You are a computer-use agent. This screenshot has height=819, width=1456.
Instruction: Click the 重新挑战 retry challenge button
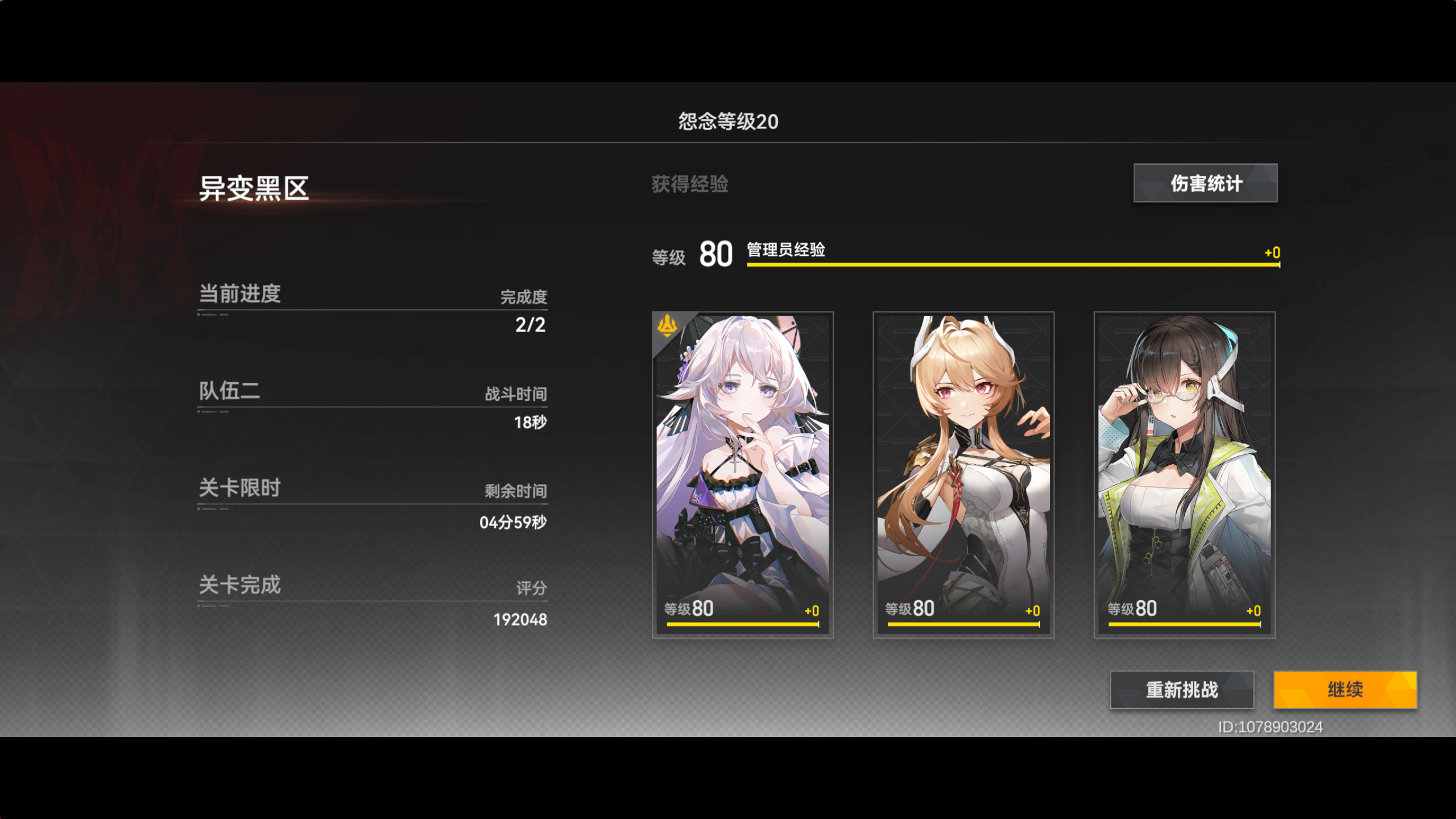(1181, 690)
